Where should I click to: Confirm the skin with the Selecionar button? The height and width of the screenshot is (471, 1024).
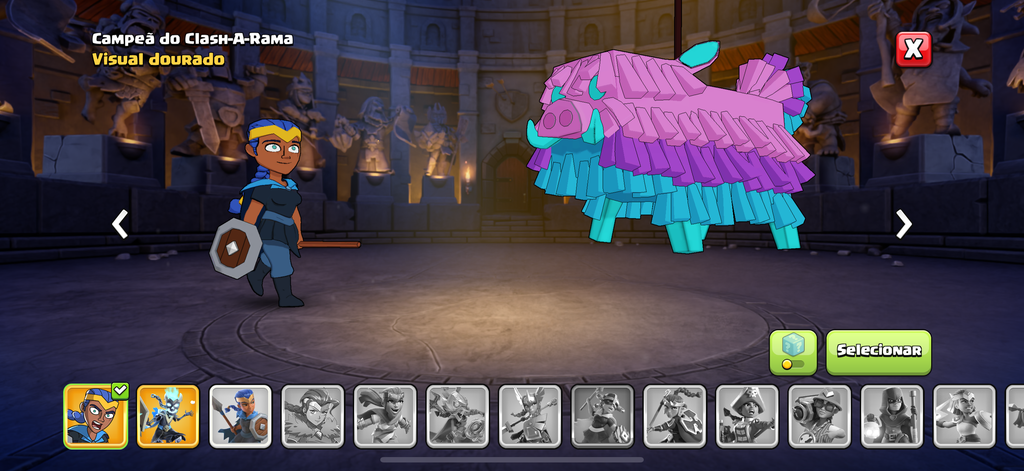click(x=878, y=352)
